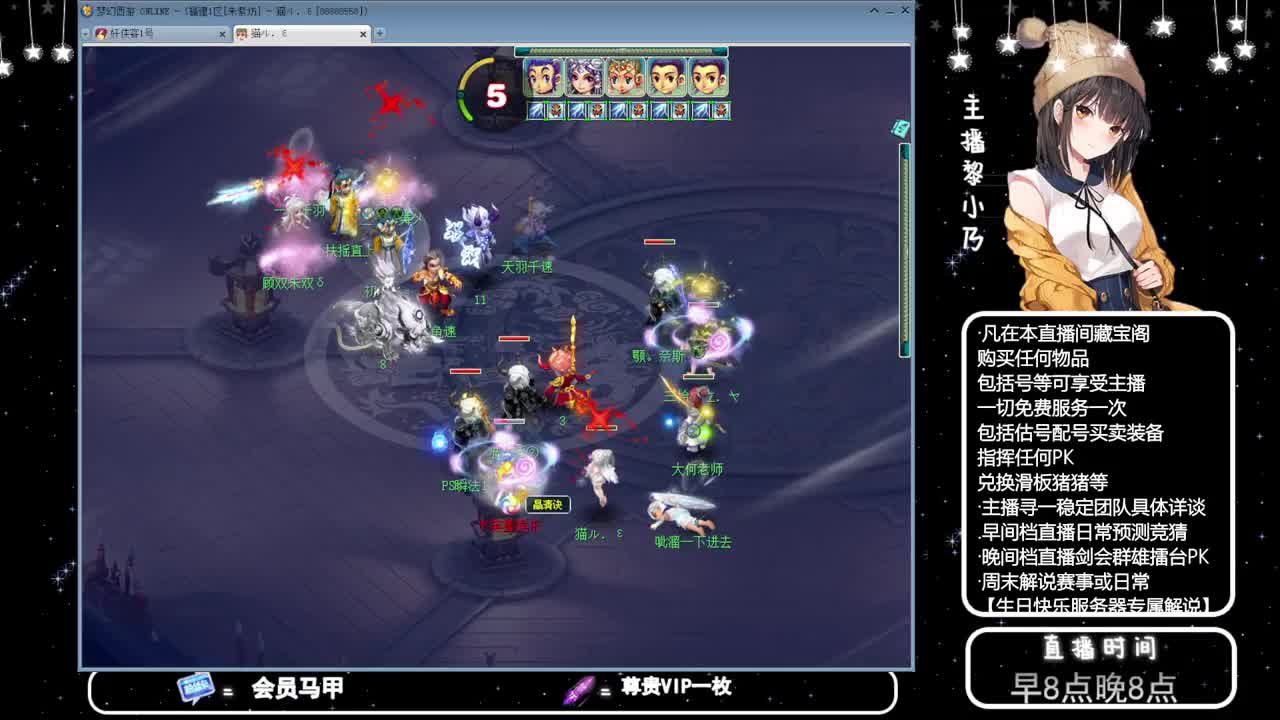
Task: Select the golden-headdress character portrait
Action: click(625, 77)
